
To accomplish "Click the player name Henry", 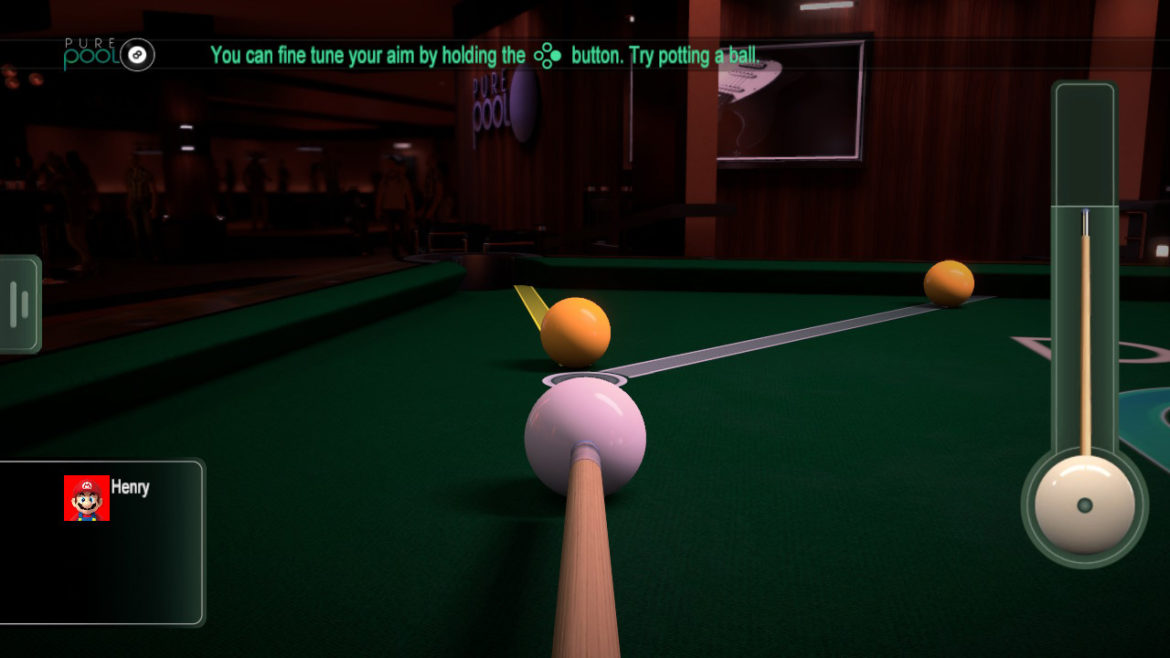I will pyautogui.click(x=130, y=488).
